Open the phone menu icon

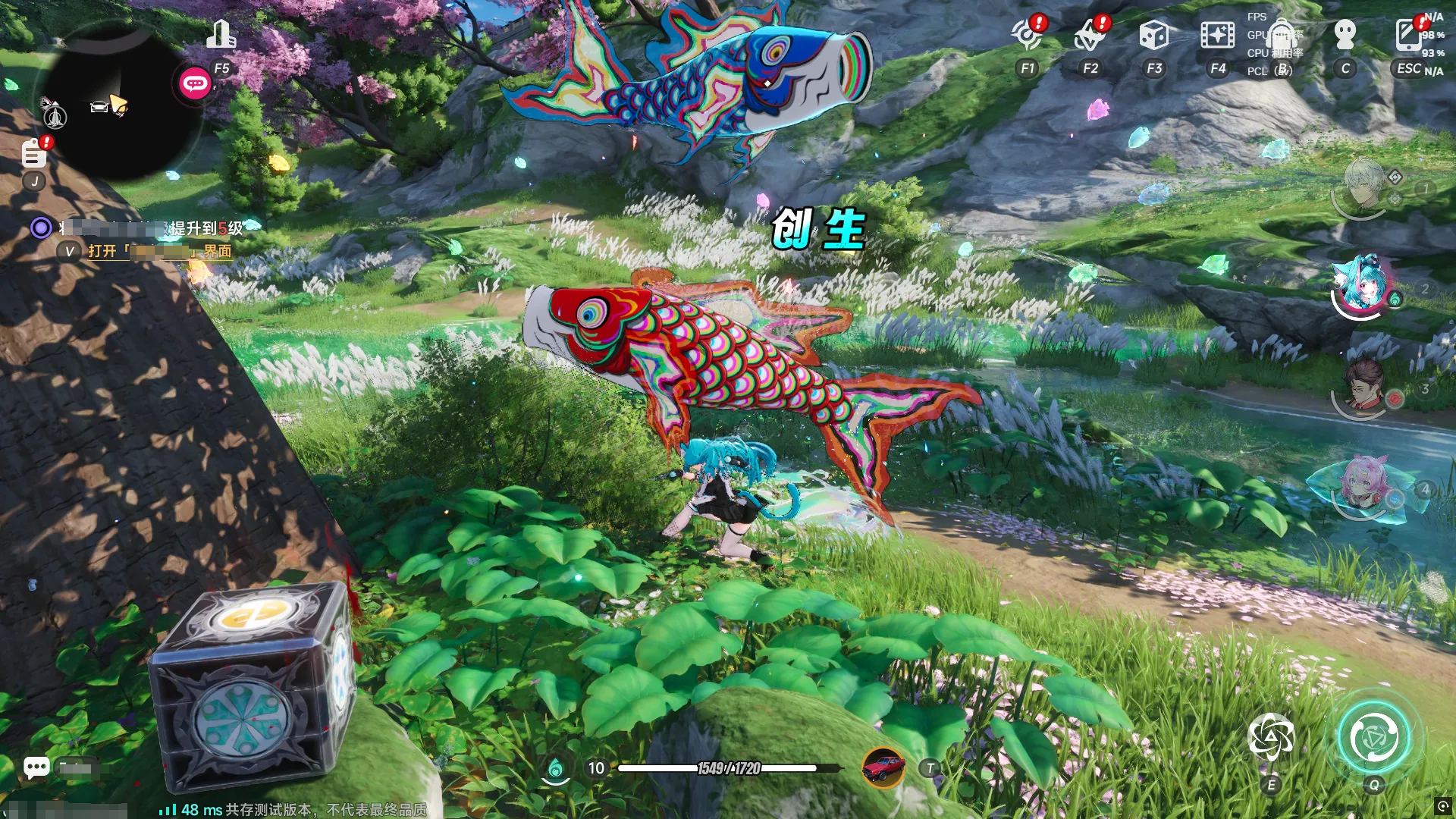pyautogui.click(x=1408, y=36)
